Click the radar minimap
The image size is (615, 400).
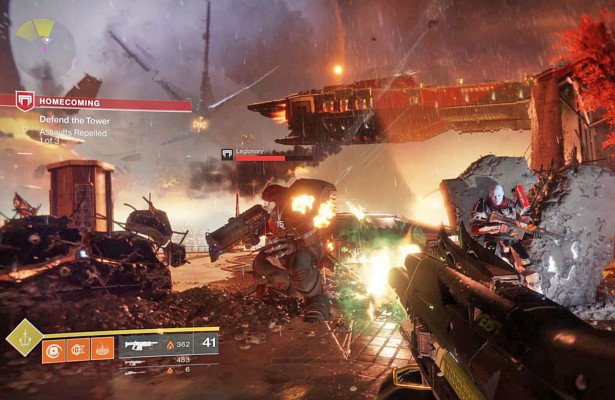tap(43, 44)
